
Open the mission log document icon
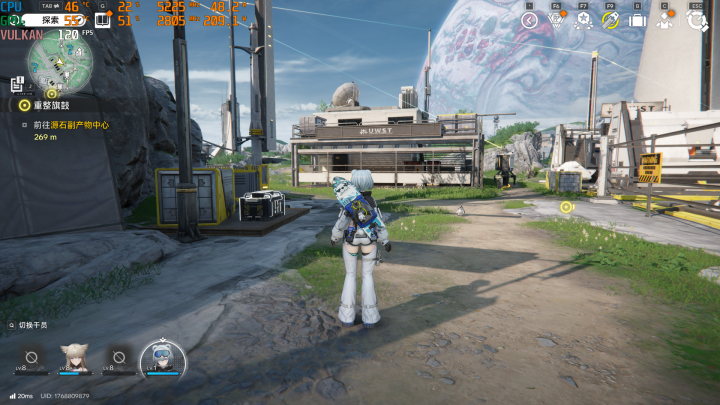point(17,87)
